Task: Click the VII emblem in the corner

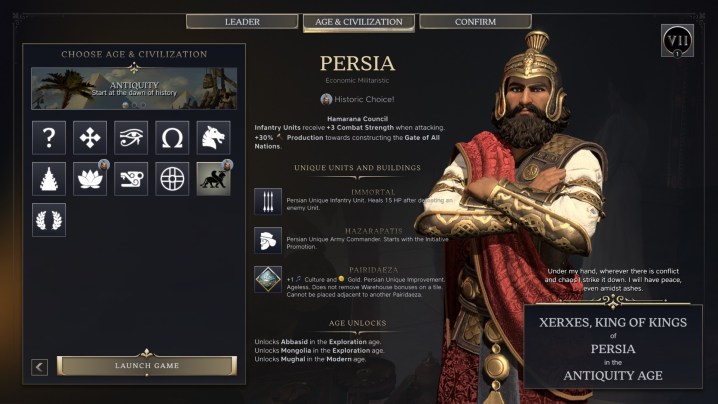Action: [677, 41]
